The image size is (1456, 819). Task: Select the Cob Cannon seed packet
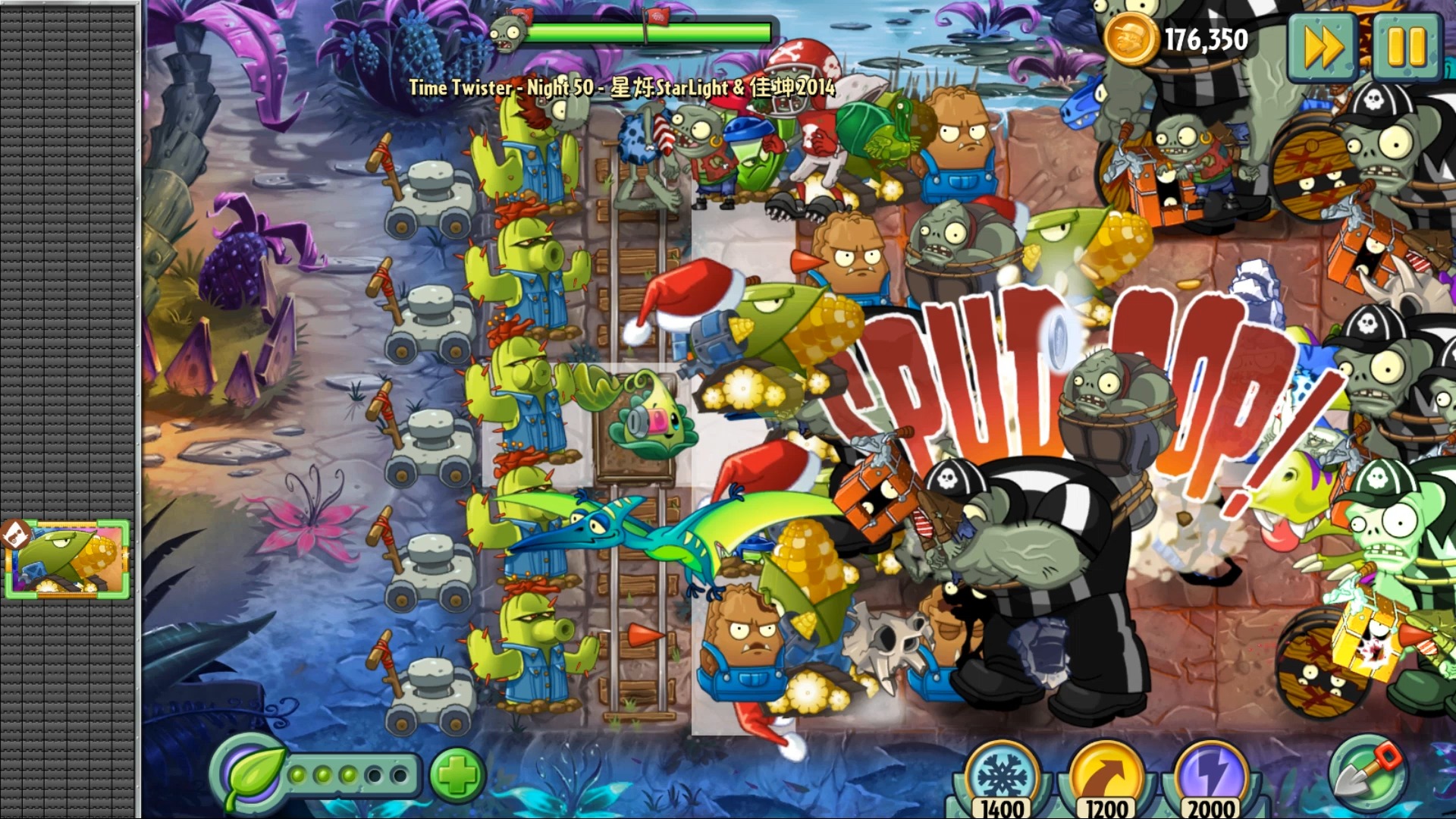[x=67, y=560]
